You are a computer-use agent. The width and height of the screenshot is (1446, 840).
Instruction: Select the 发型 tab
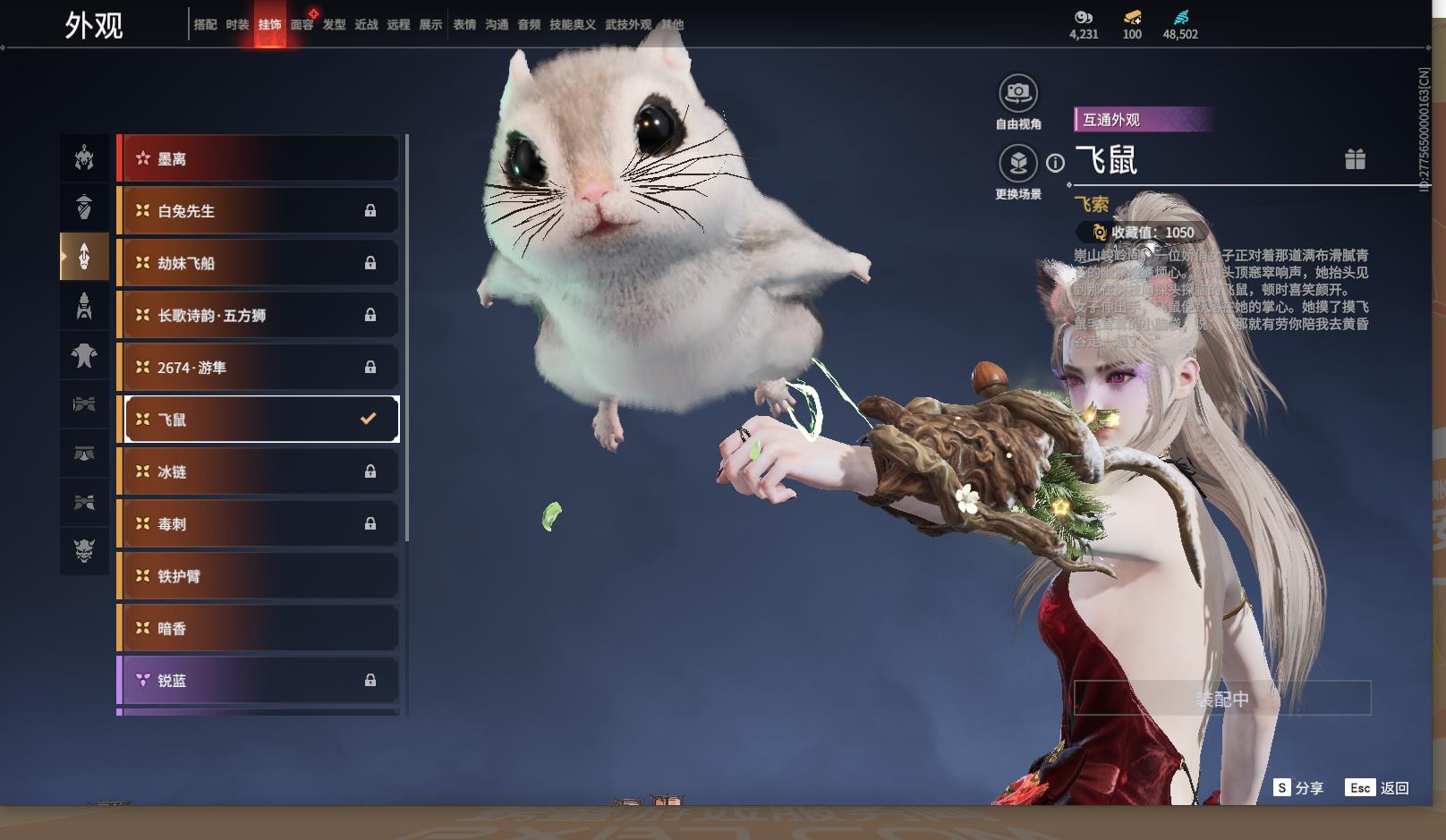click(334, 25)
